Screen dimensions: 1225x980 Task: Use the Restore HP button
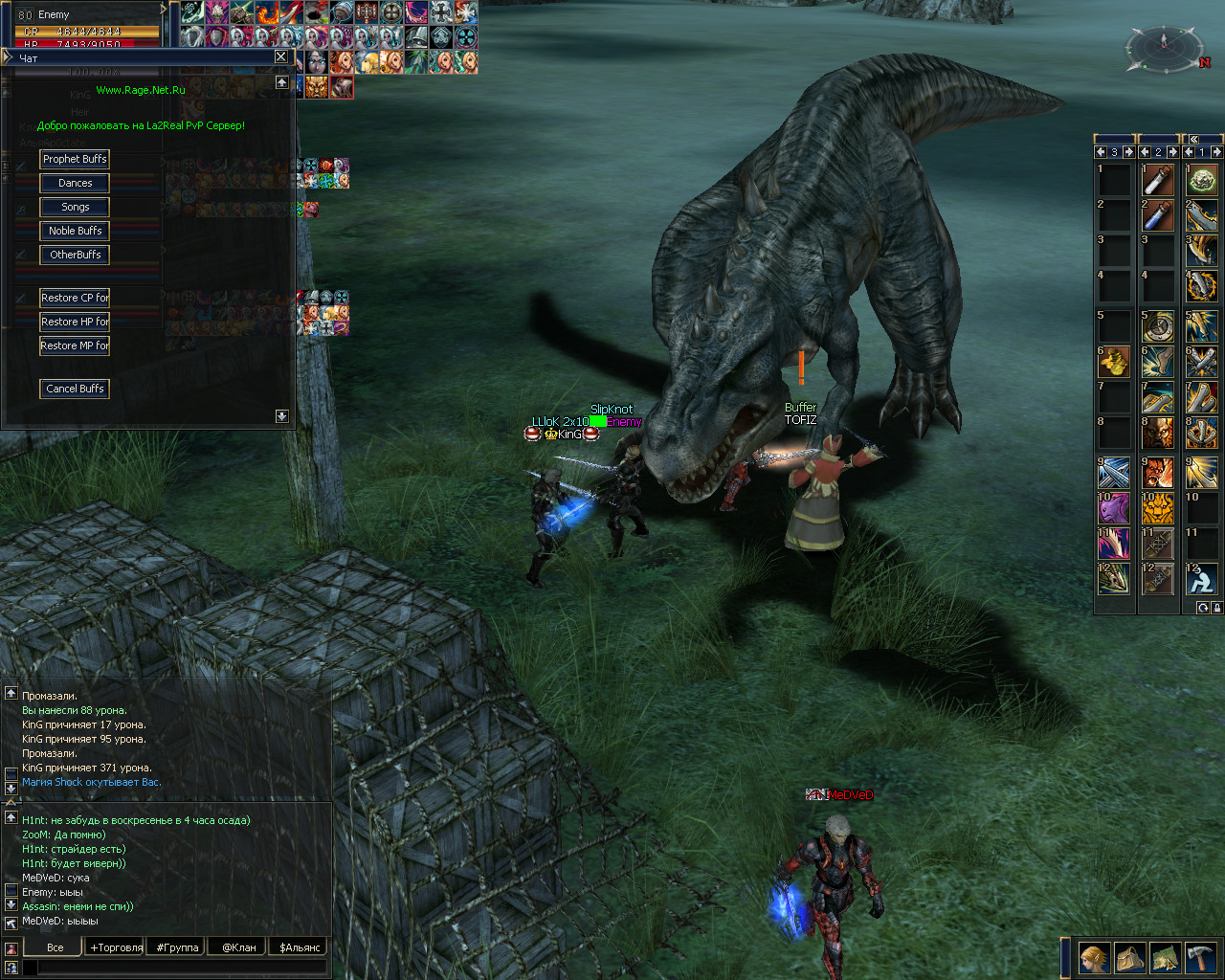point(75,322)
